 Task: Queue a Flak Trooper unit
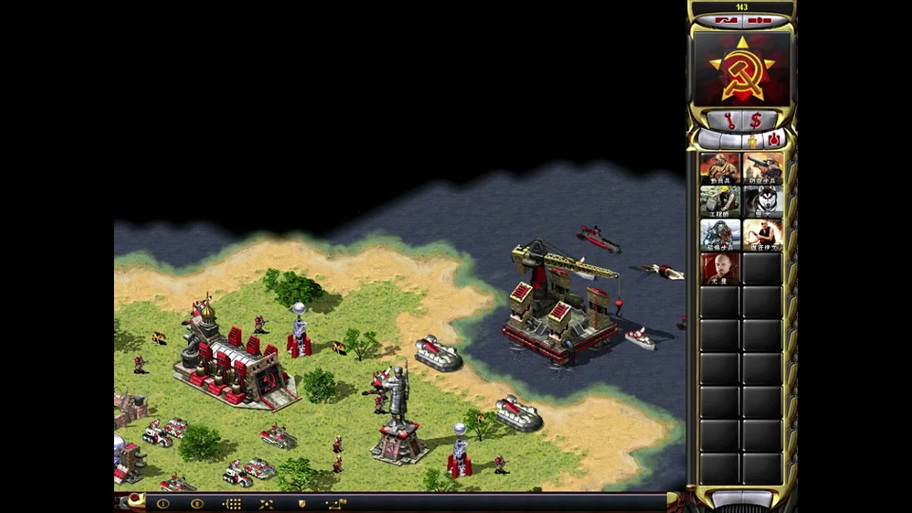(x=763, y=169)
